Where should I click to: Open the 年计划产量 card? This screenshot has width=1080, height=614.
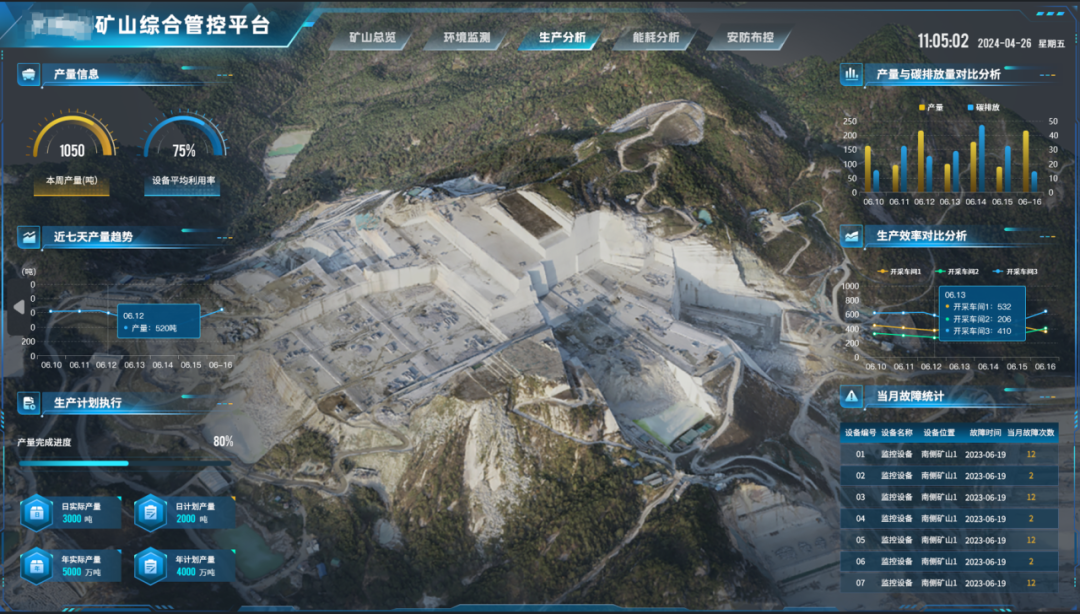(x=183, y=566)
